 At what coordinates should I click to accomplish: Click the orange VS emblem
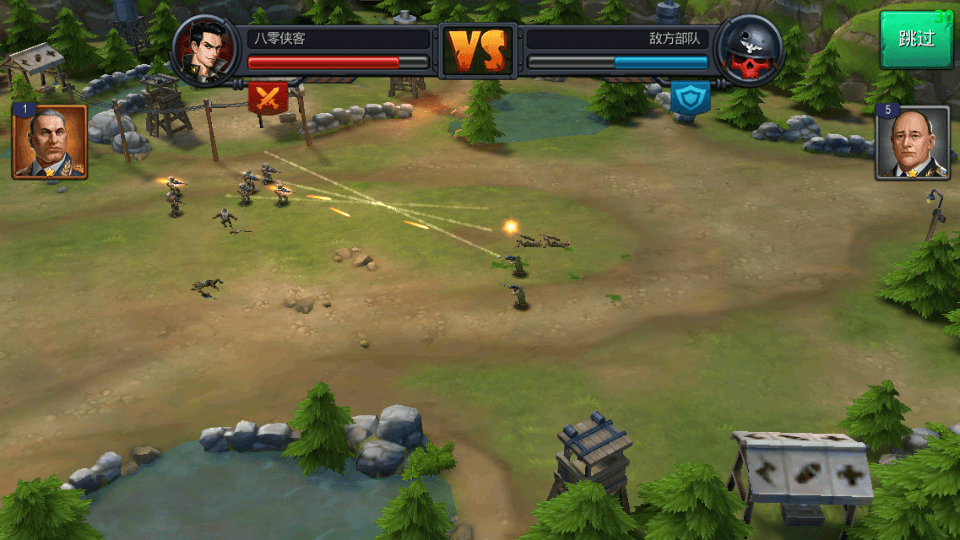click(478, 50)
